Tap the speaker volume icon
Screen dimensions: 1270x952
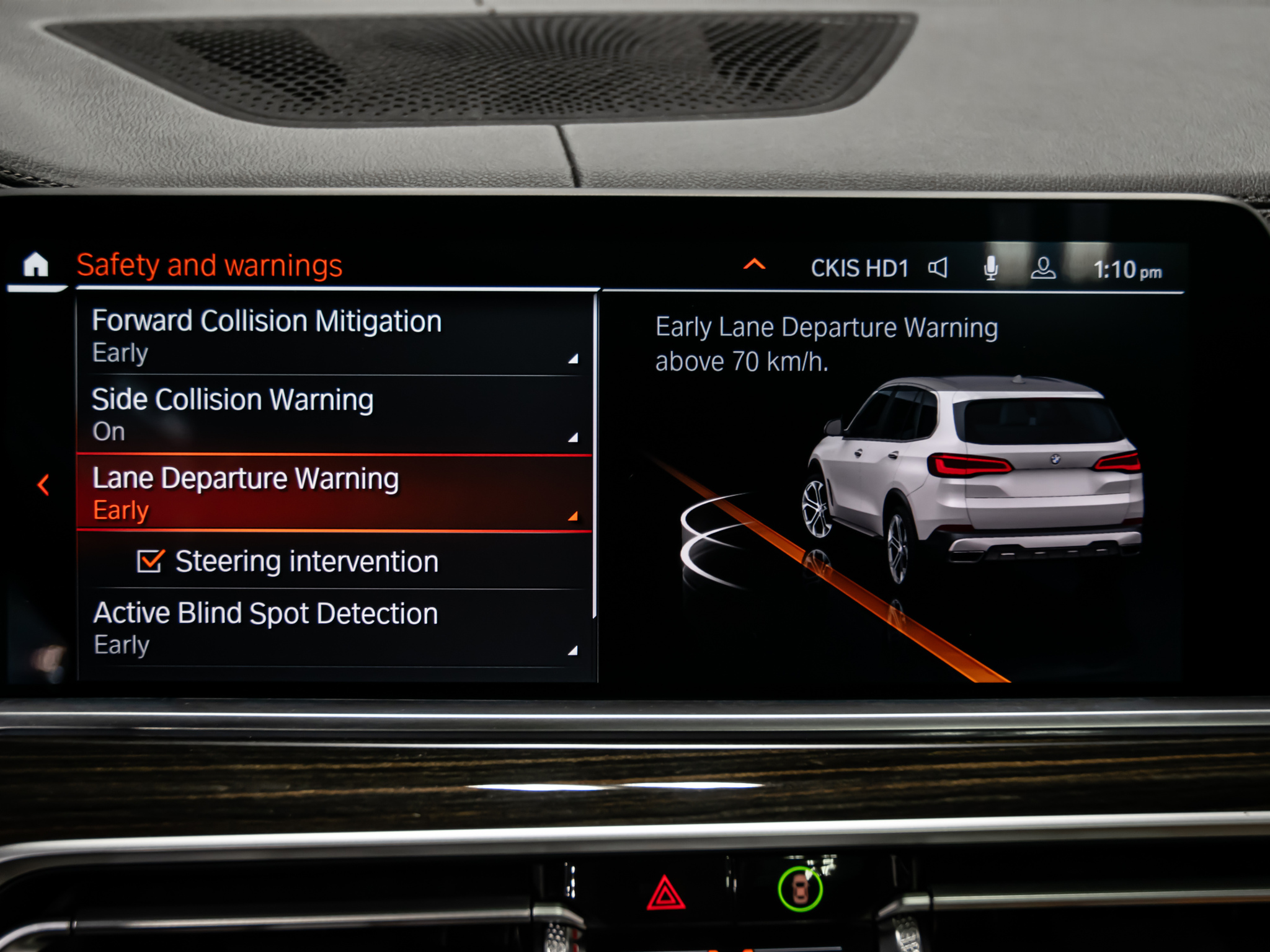click(x=938, y=268)
